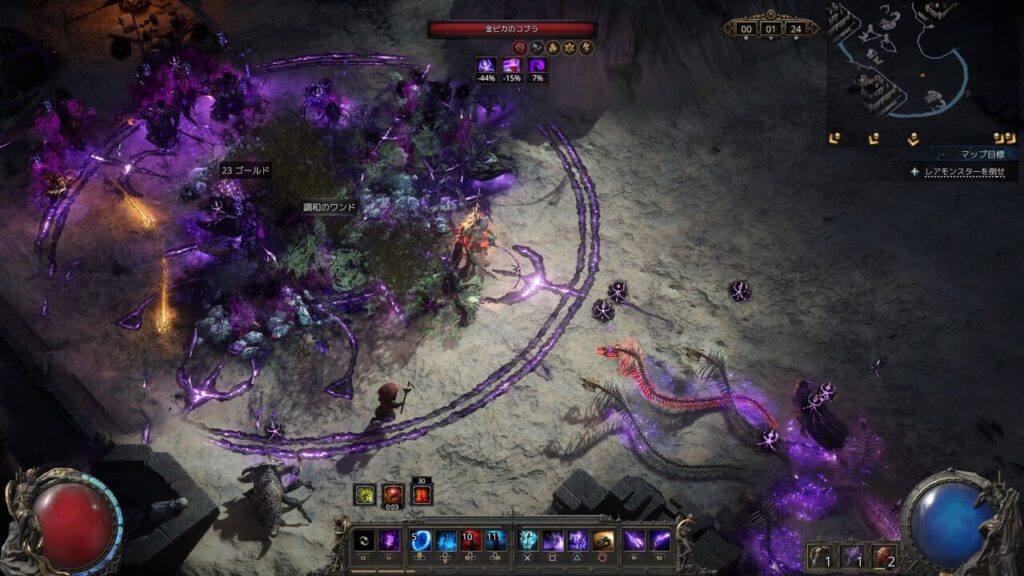This screenshot has width=1024, height=576.
Task: Use the golden brown skill icon
Action: click(x=603, y=541)
